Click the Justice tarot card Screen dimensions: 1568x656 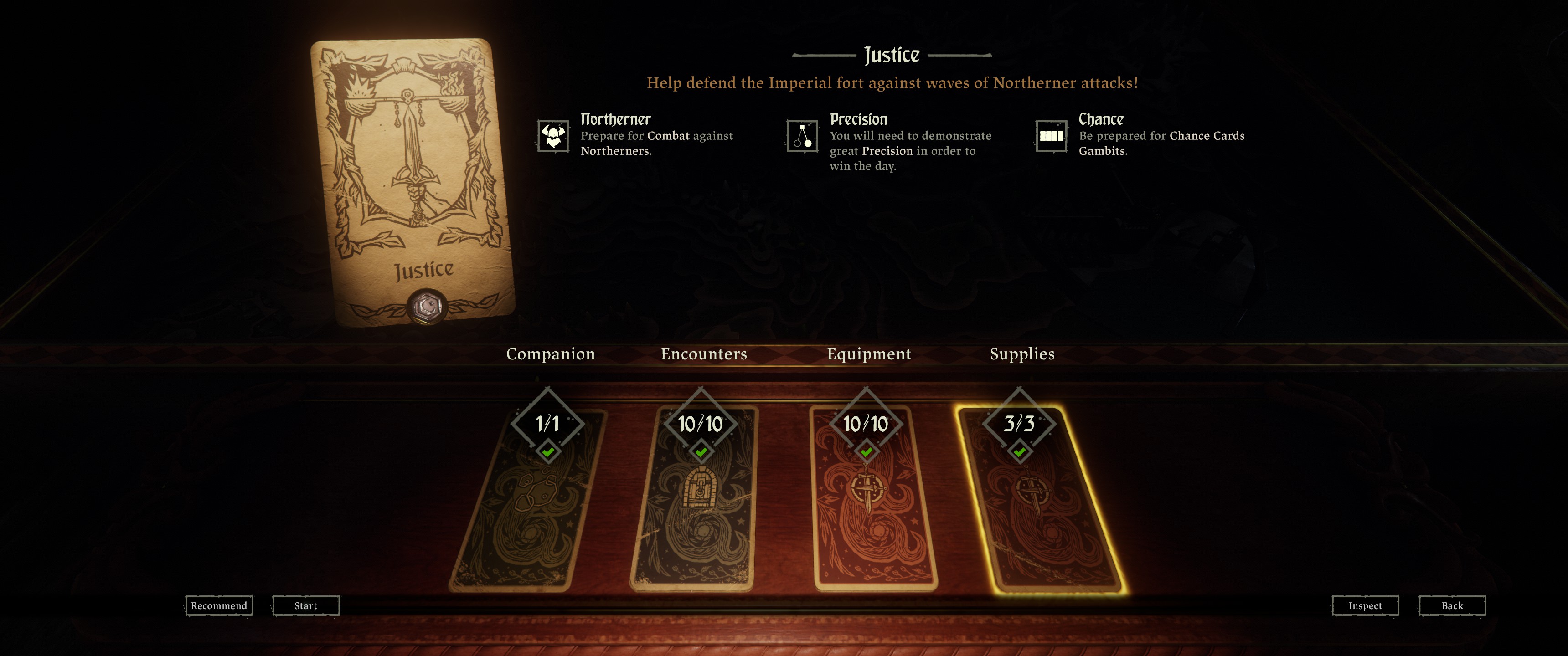pos(412,183)
